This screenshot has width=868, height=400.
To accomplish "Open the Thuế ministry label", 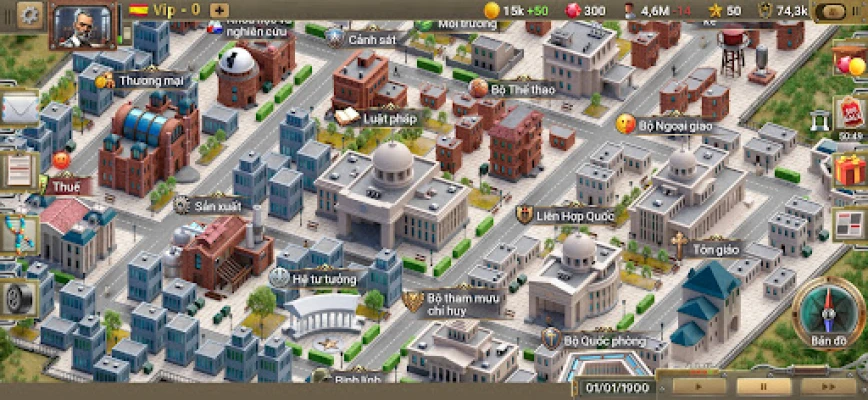I will point(69,184).
